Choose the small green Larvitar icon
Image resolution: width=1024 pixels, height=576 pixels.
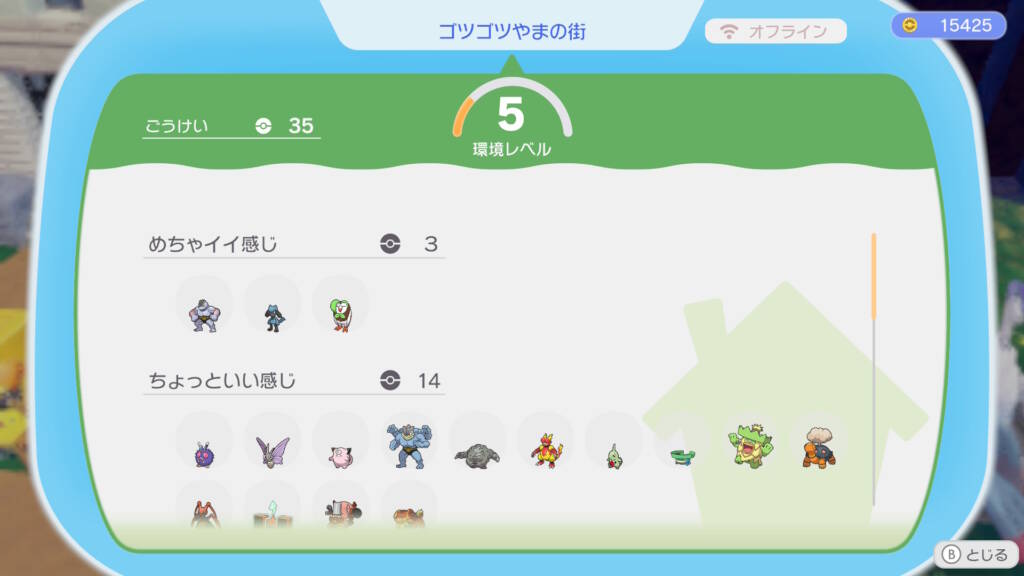click(613, 455)
